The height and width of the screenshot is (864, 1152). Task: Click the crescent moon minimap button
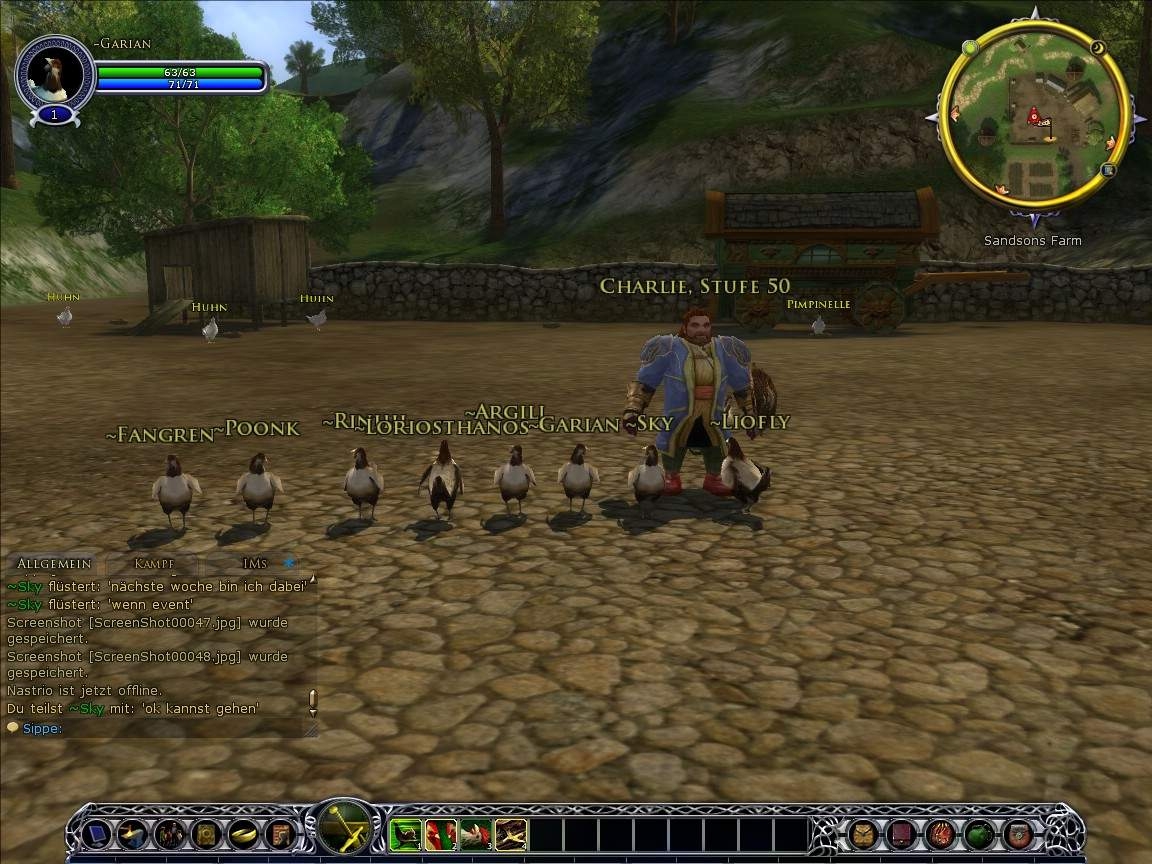click(1097, 47)
